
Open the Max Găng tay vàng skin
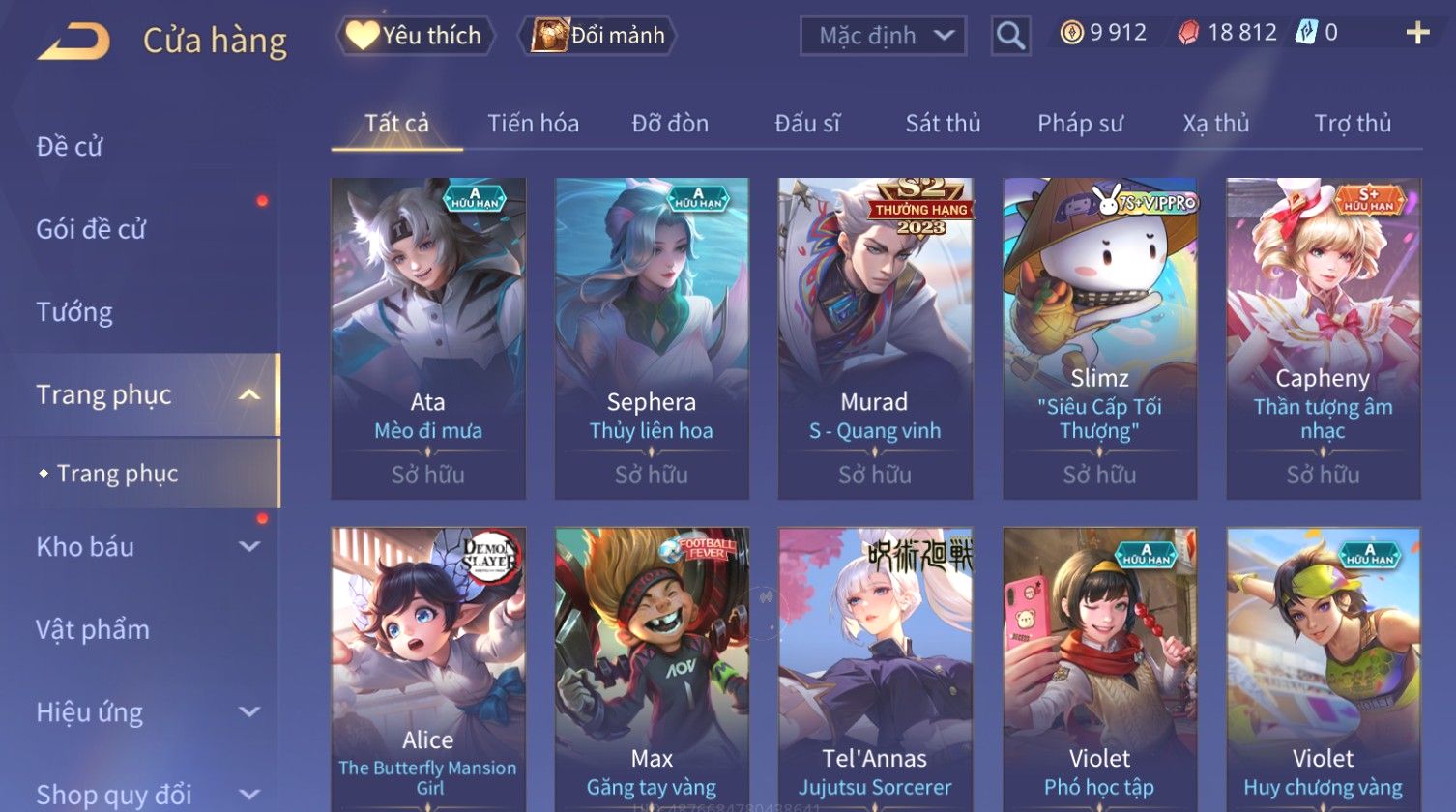(652, 667)
